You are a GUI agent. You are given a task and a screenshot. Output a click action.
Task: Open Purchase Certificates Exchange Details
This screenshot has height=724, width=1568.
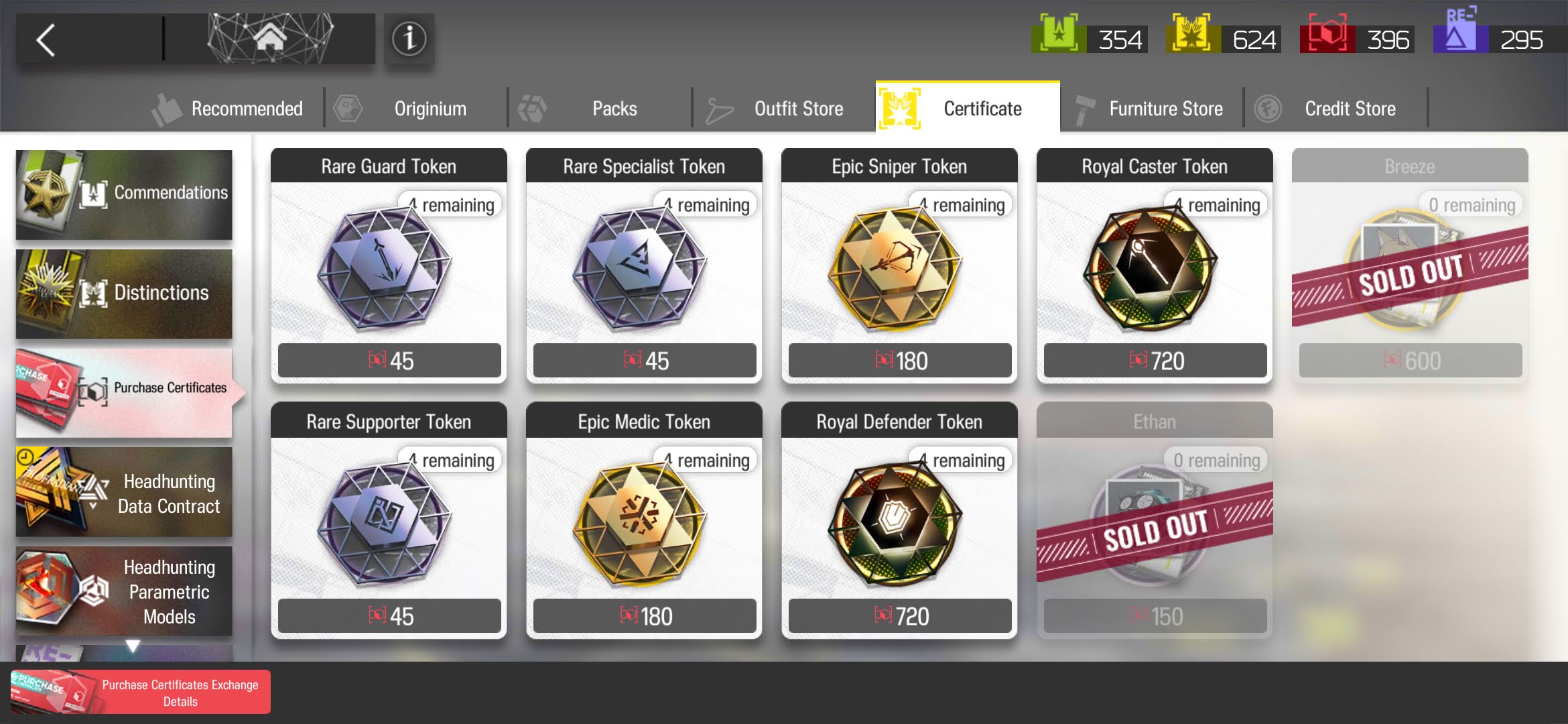point(141,692)
